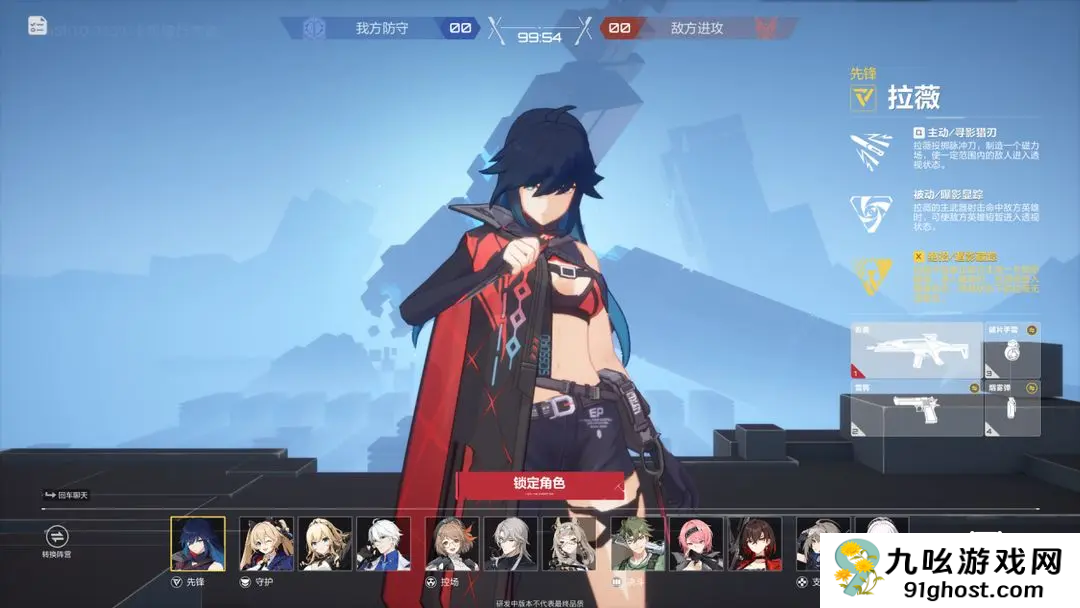This screenshot has width=1080, height=608.
Task: Select the primary assault rifle weapon slot
Action: [914, 351]
